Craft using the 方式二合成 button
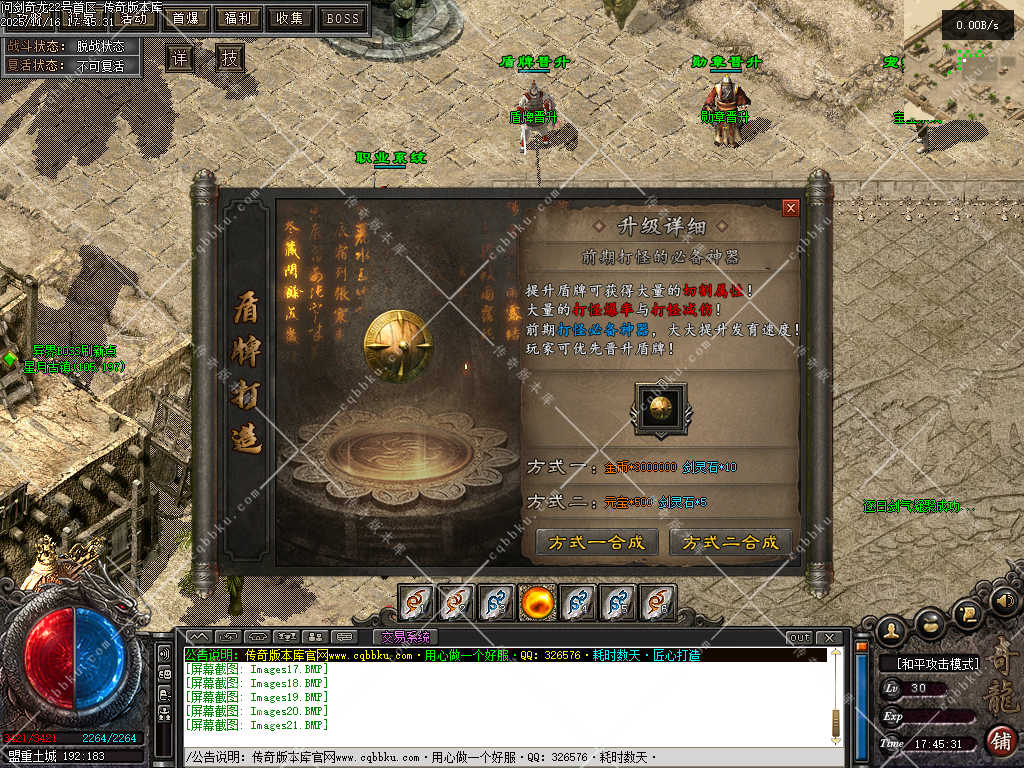Viewport: 1024px width, 768px height. 729,543
